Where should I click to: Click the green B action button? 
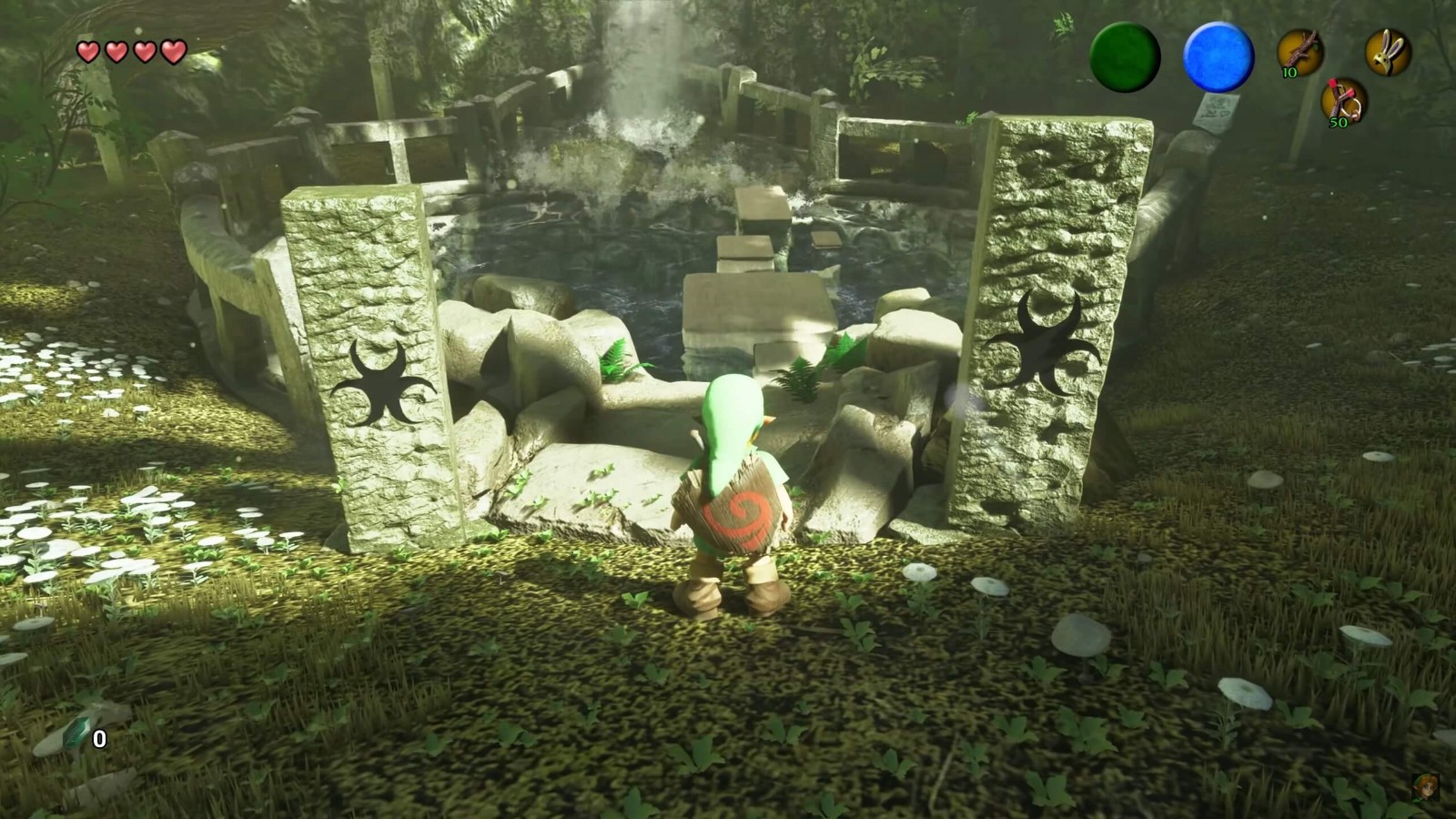click(1125, 56)
